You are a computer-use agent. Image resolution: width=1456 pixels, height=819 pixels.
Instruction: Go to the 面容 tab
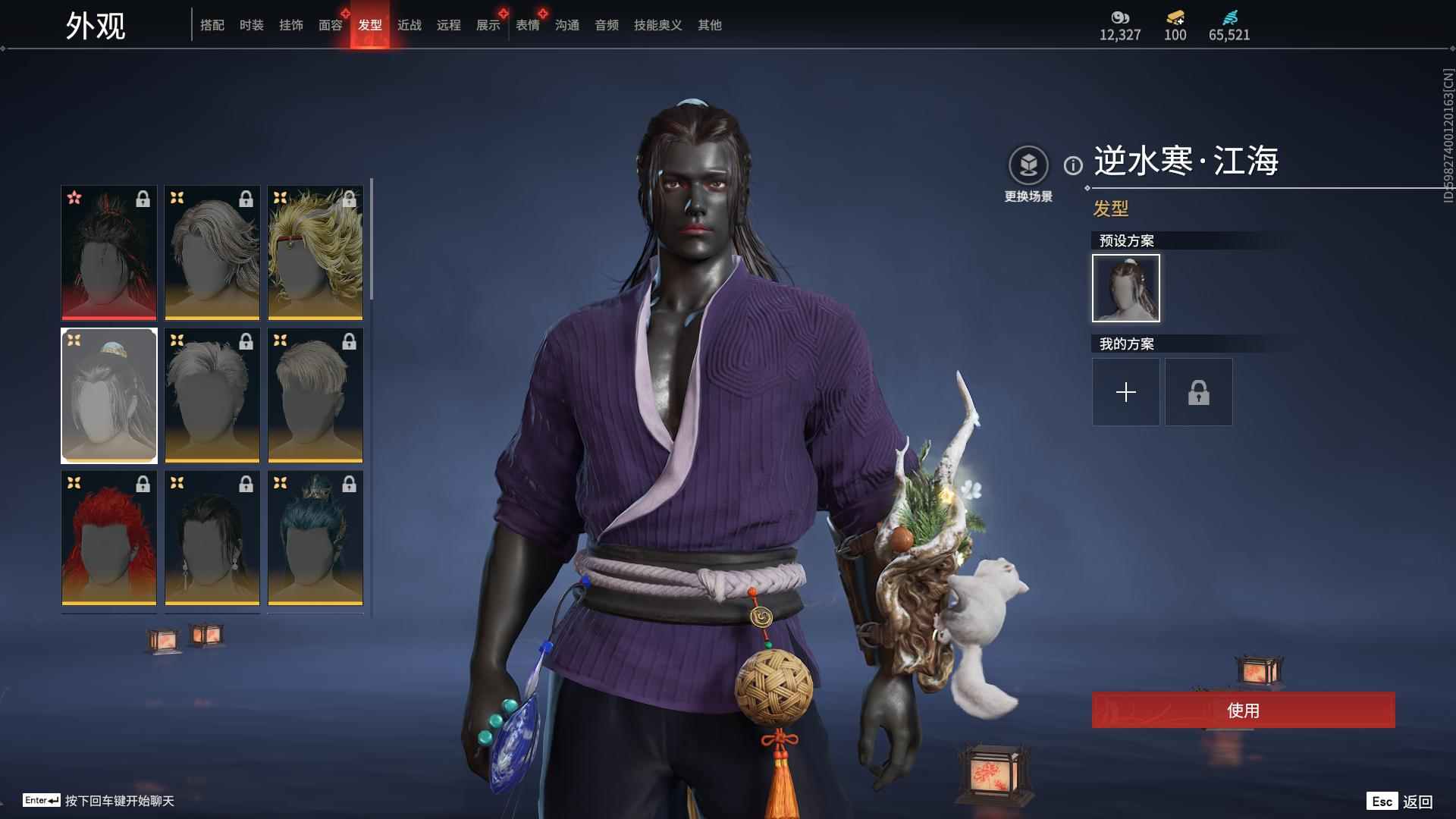[x=331, y=25]
